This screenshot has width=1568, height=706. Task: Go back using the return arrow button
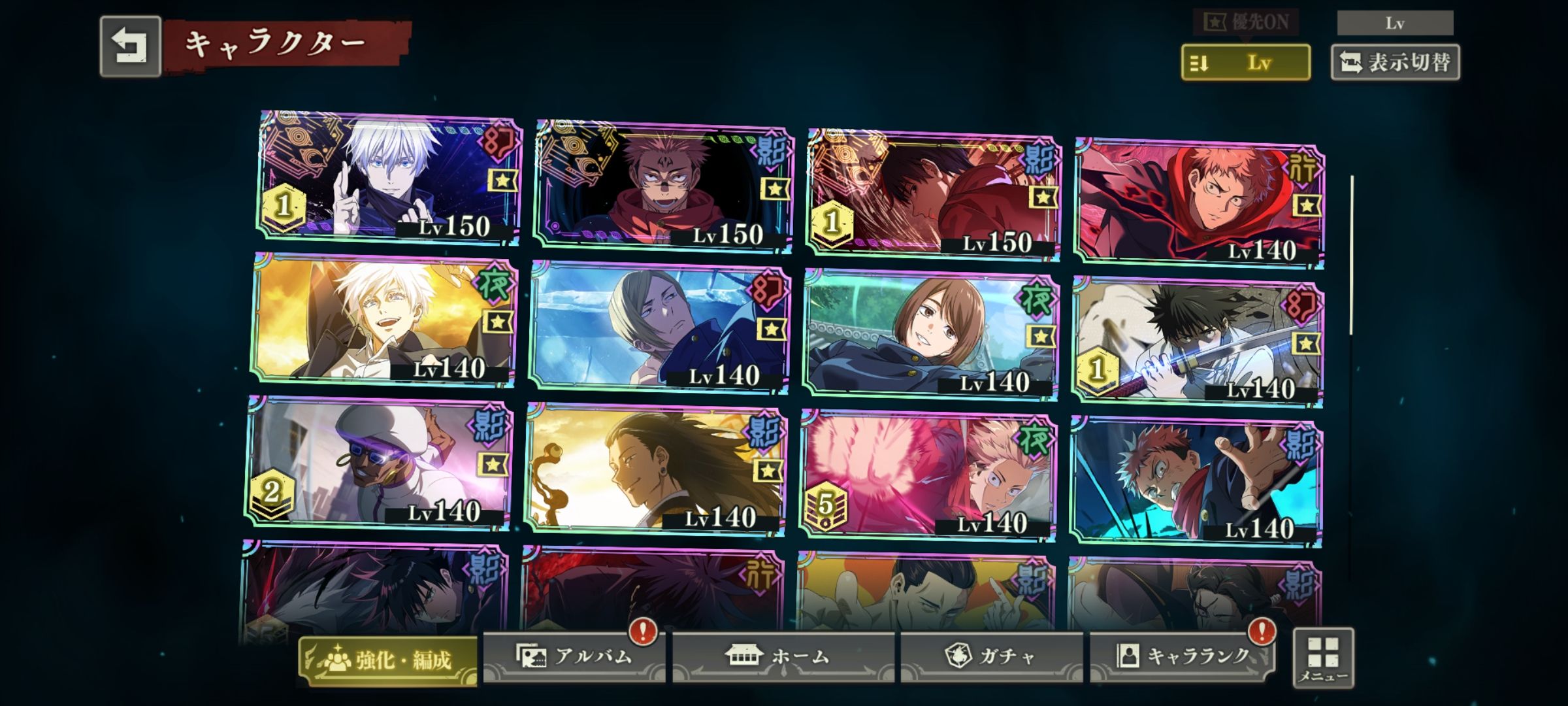pos(130,46)
